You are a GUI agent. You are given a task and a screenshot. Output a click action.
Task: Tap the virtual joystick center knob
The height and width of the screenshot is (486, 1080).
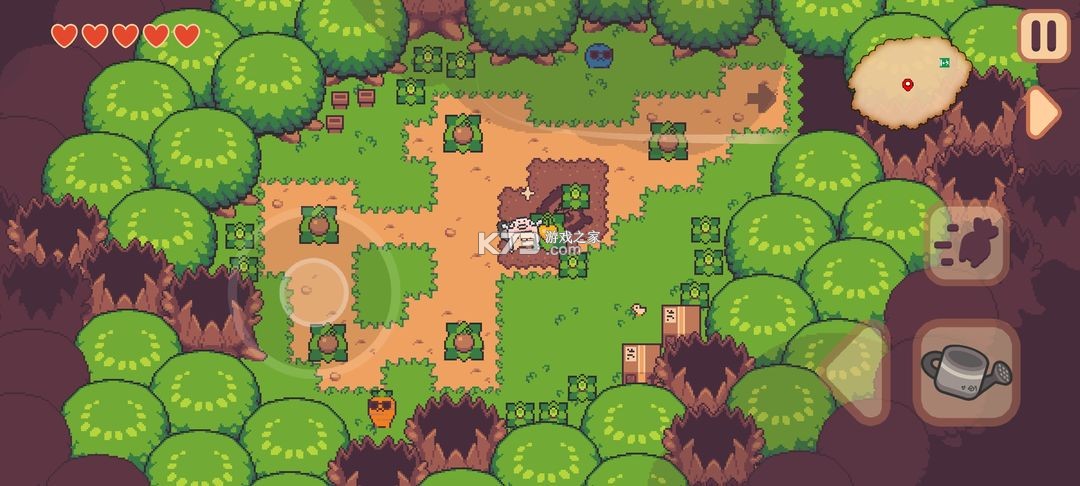[315, 291]
